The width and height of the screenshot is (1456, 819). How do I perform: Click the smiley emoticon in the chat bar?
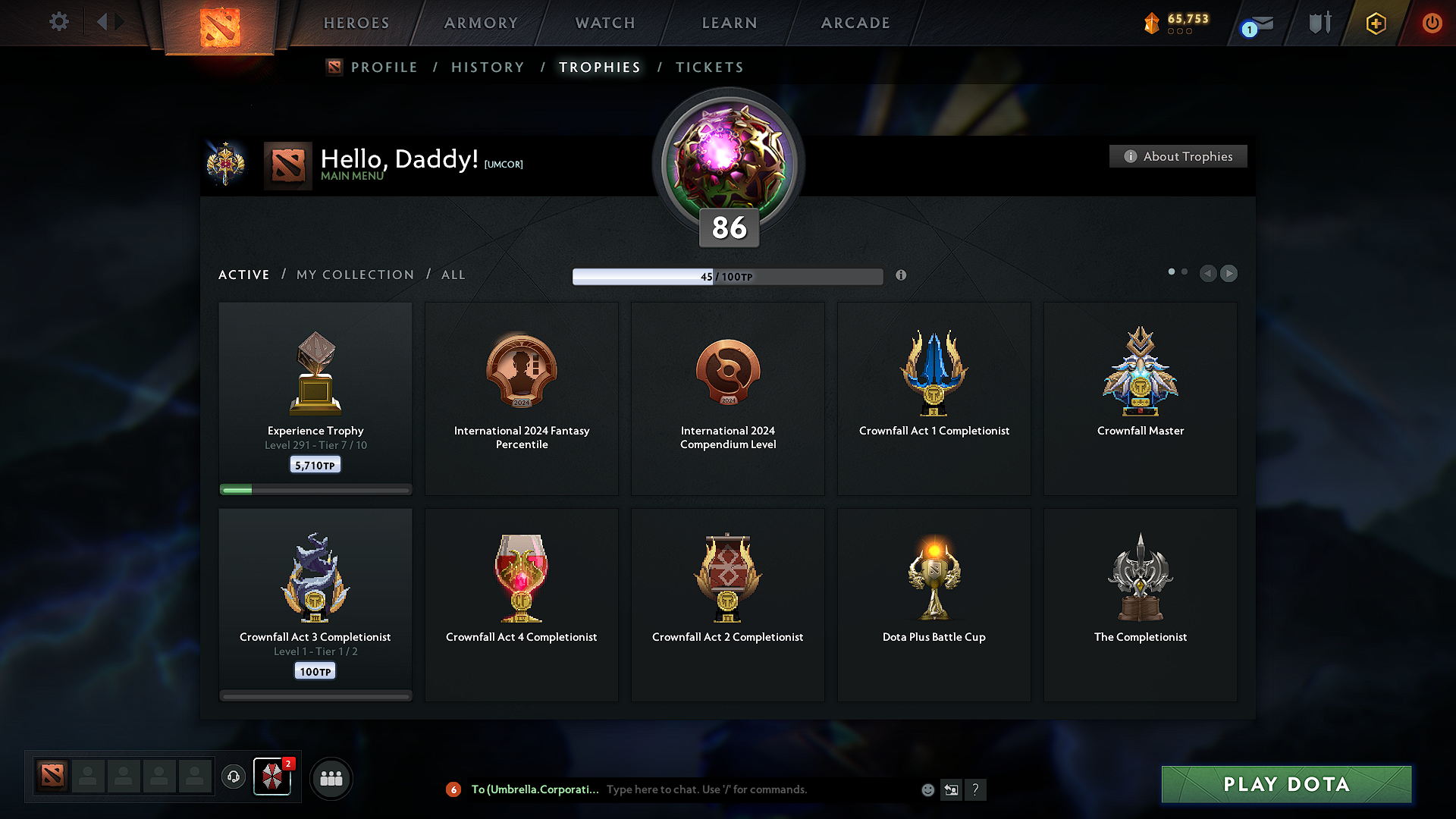927,789
